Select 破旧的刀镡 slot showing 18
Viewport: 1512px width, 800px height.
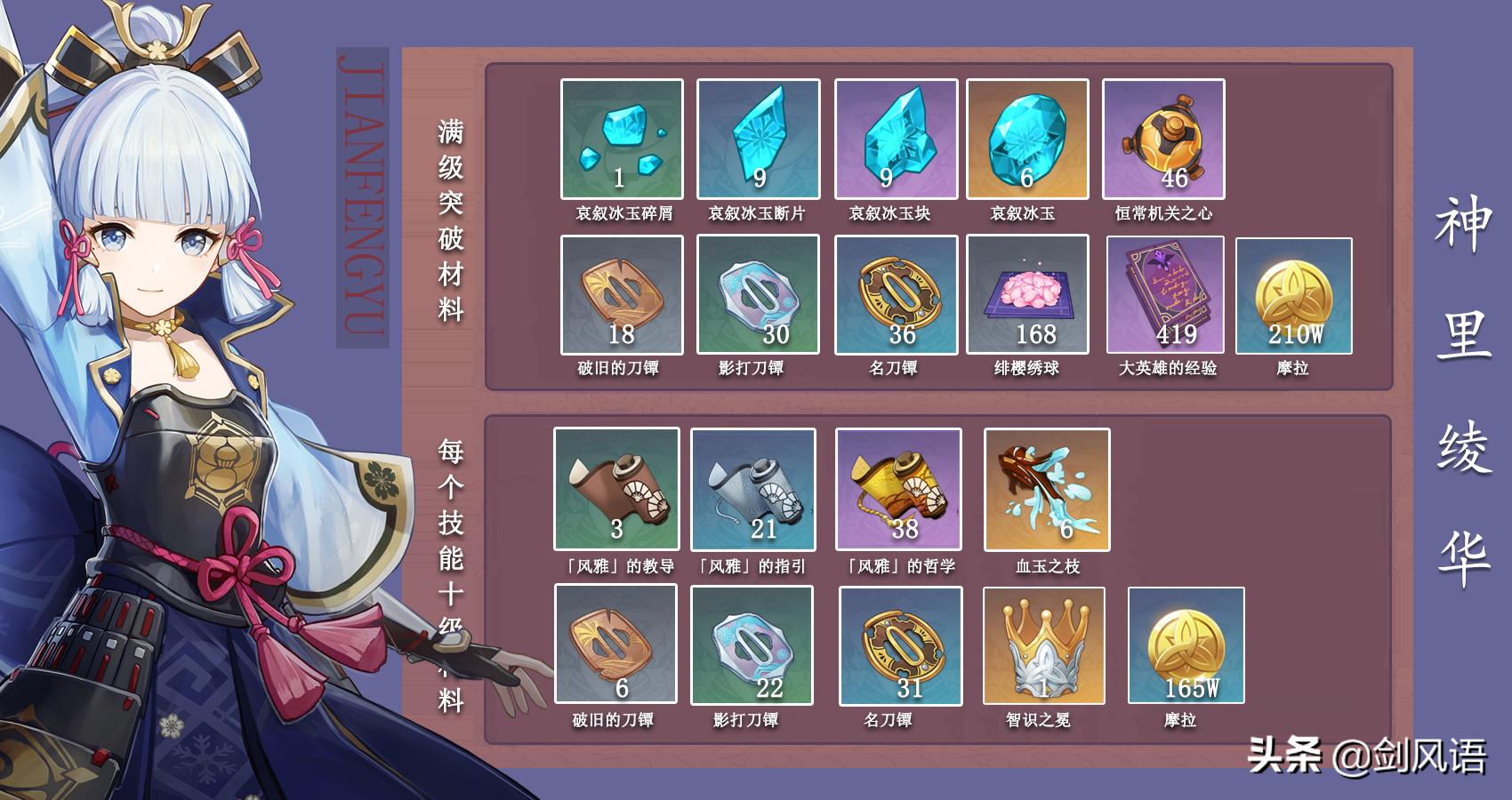pyautogui.click(x=622, y=295)
